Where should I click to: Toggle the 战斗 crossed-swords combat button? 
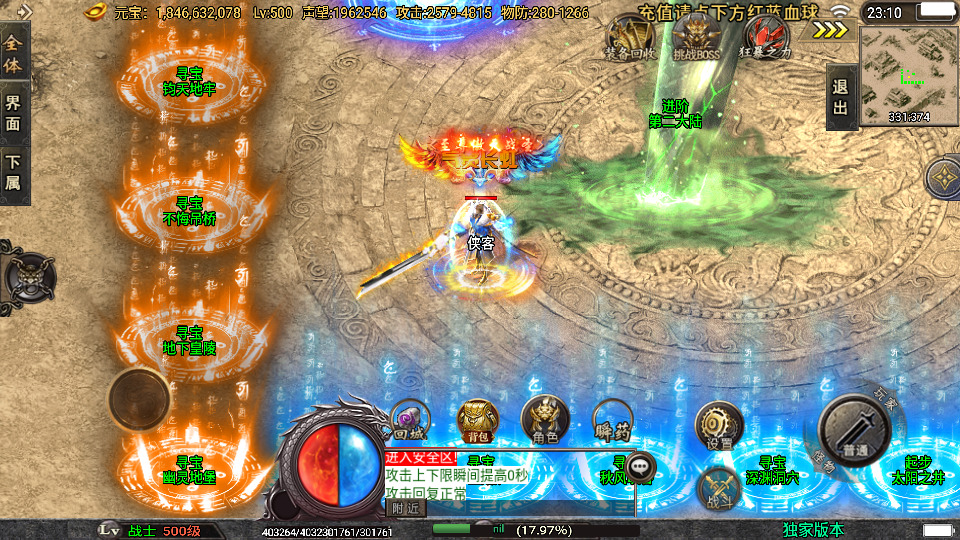coord(720,489)
